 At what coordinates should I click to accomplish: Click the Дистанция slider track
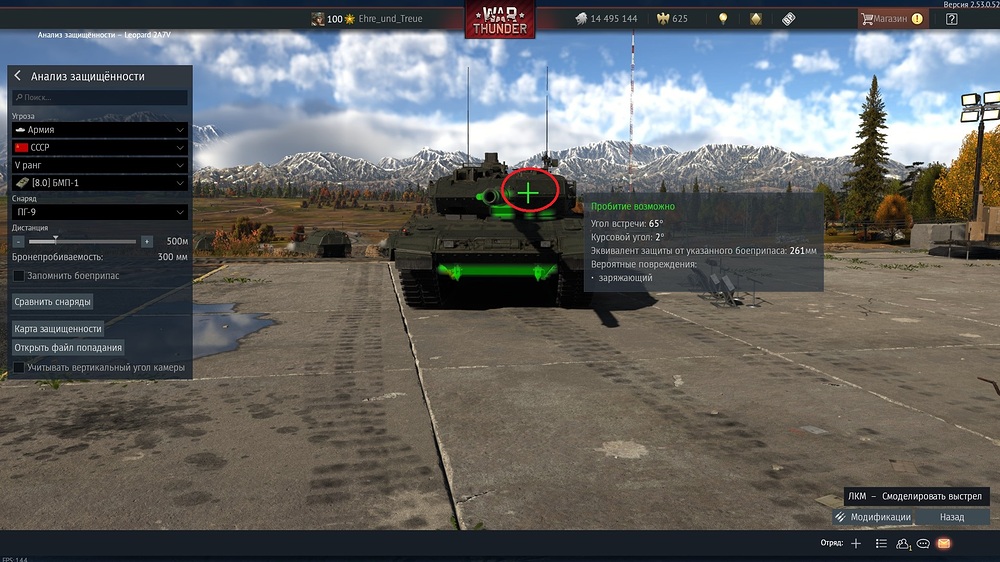(83, 241)
